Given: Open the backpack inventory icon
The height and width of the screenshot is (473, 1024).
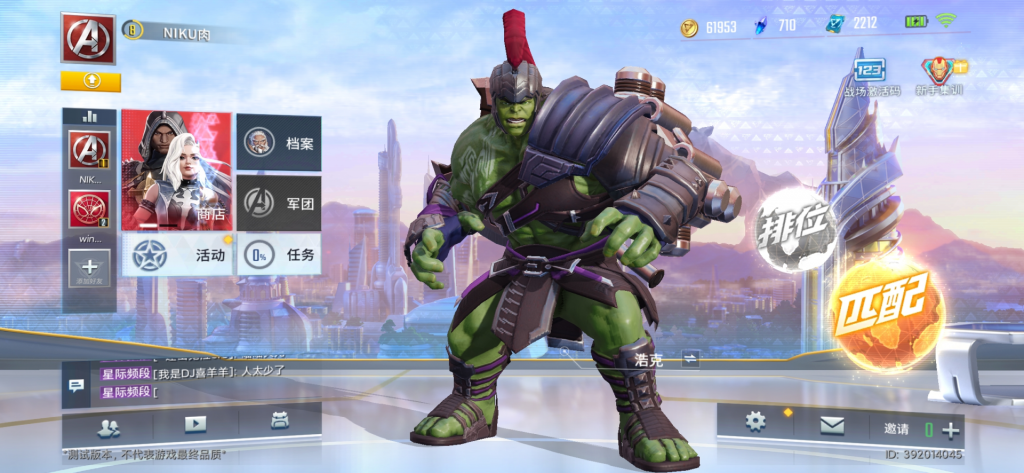Looking at the screenshot, I should click(279, 423).
